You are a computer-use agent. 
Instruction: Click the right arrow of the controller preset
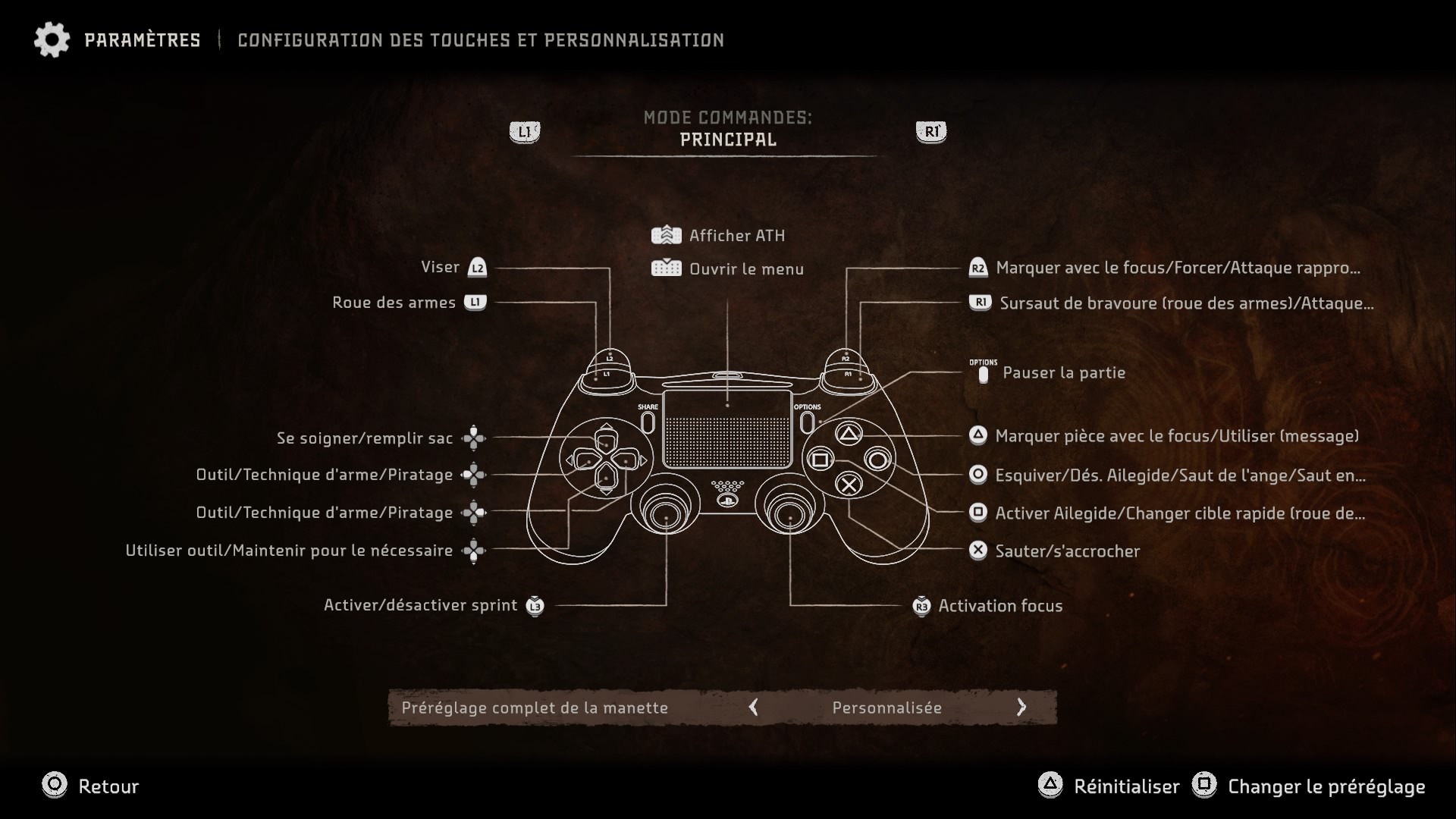[1021, 708]
